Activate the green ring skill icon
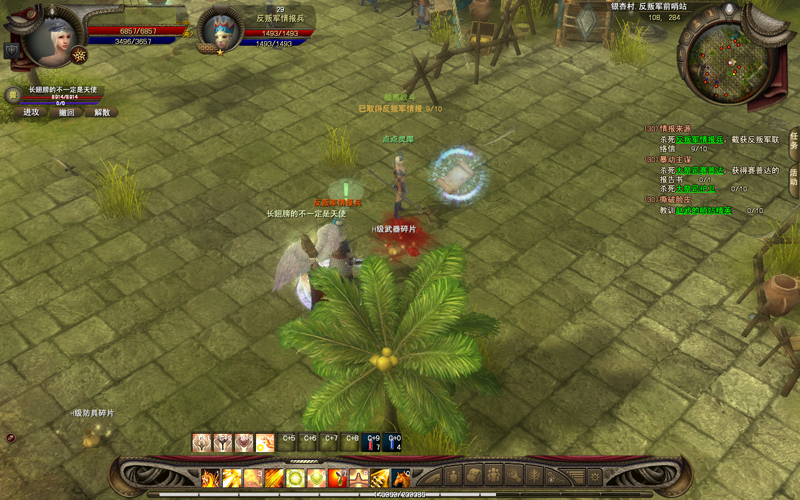Image resolution: width=800 pixels, height=500 pixels. tap(295, 478)
